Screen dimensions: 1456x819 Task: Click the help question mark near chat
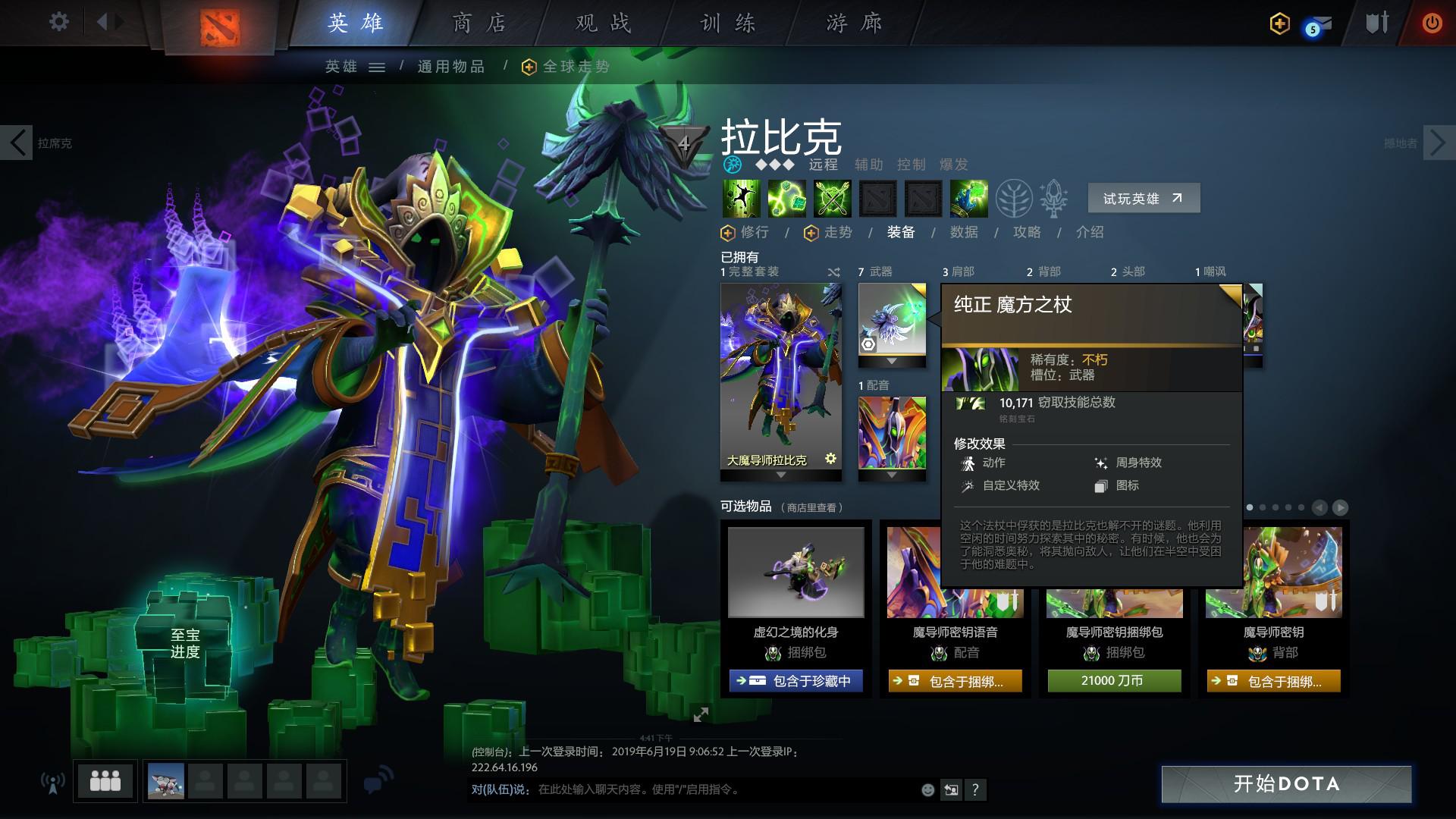pyautogui.click(x=975, y=790)
